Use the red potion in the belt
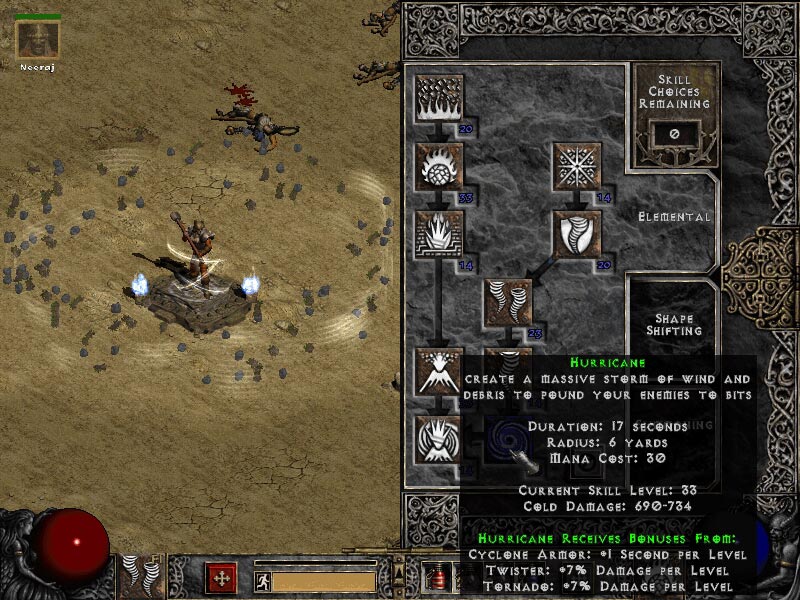Image resolution: width=800 pixels, height=600 pixels. [x=435, y=579]
